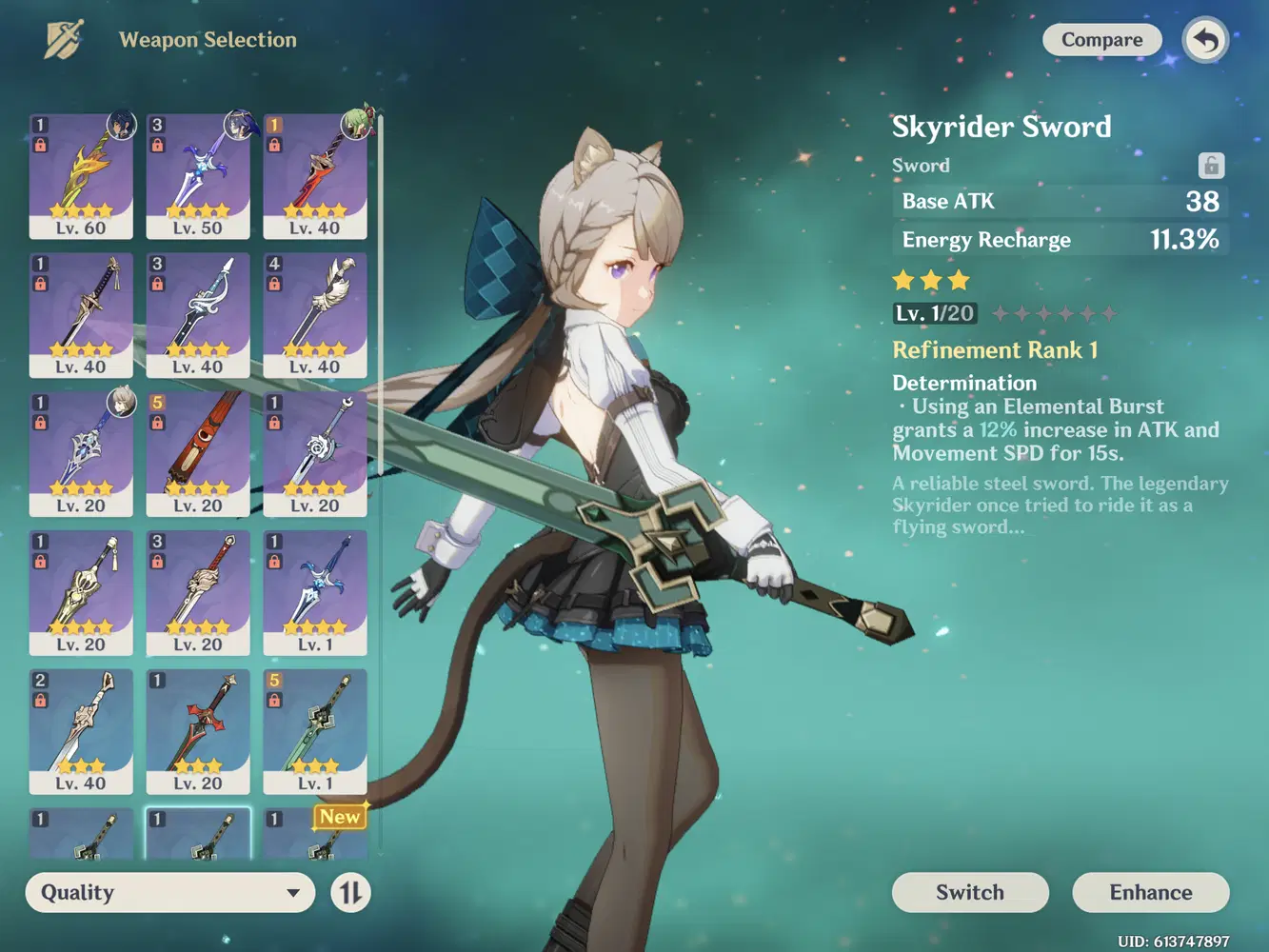Toggle the lock icon on Skyrider Sword

click(x=1211, y=166)
